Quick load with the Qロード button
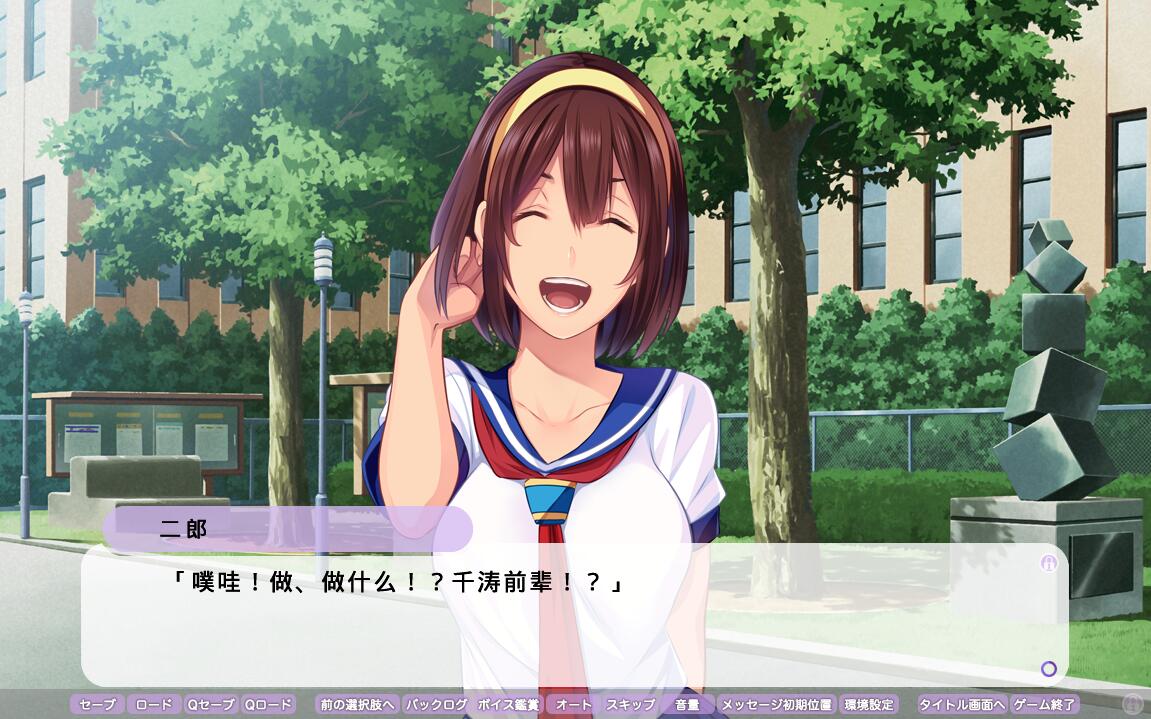 tap(269, 704)
